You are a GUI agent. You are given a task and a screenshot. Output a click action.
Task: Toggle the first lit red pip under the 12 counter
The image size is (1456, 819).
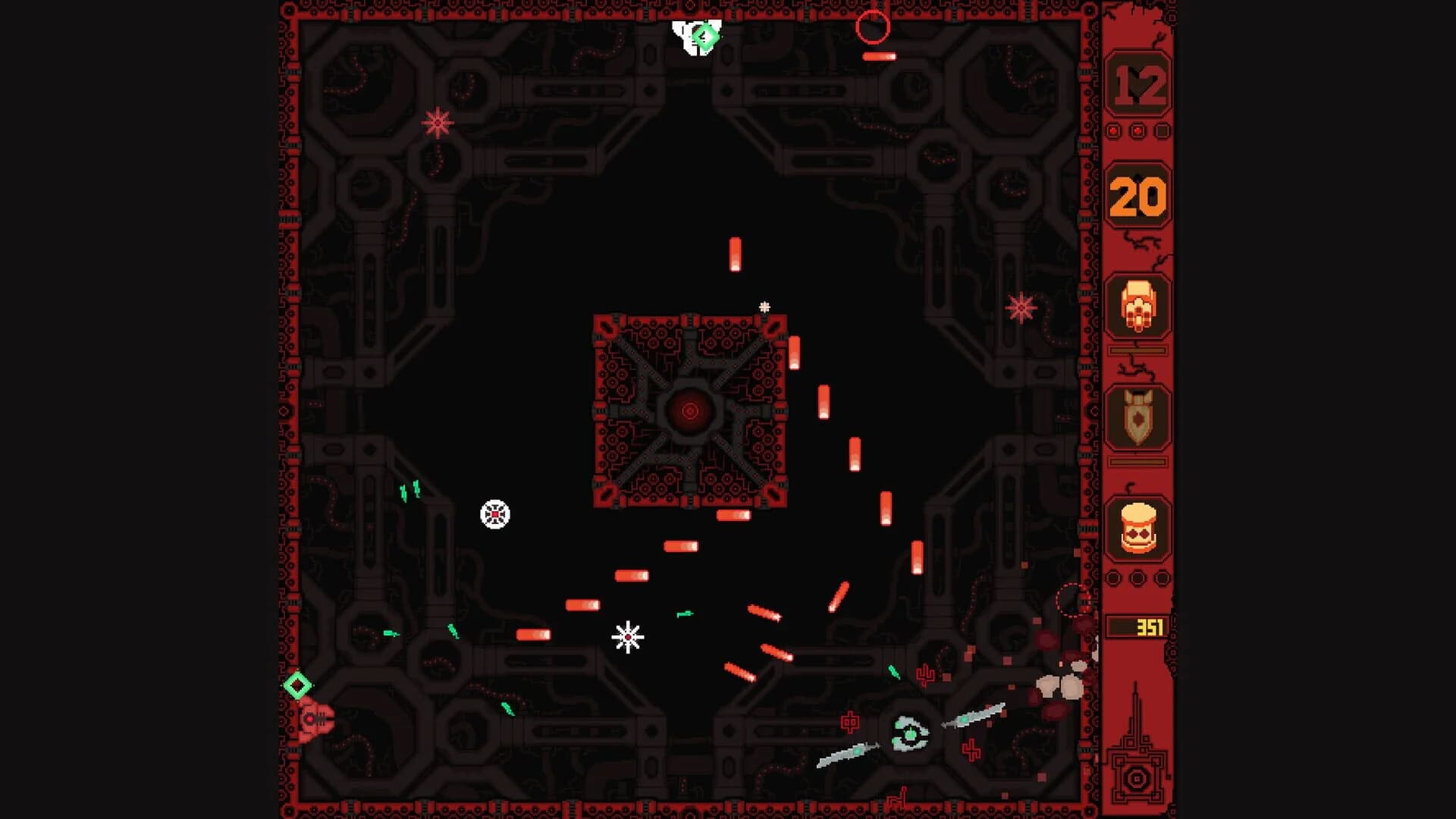pos(1112,130)
